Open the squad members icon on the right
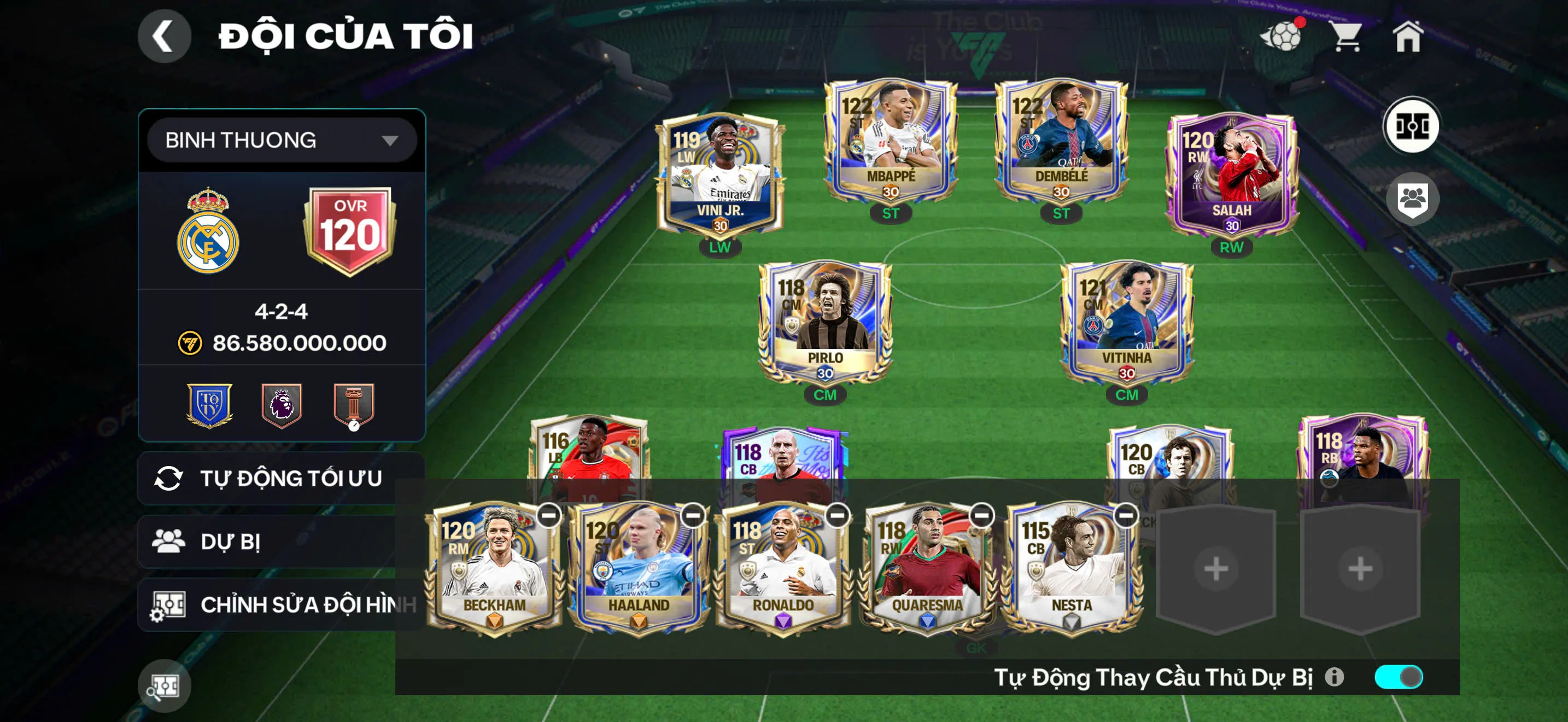Viewport: 1568px width, 722px height. pos(1414,199)
